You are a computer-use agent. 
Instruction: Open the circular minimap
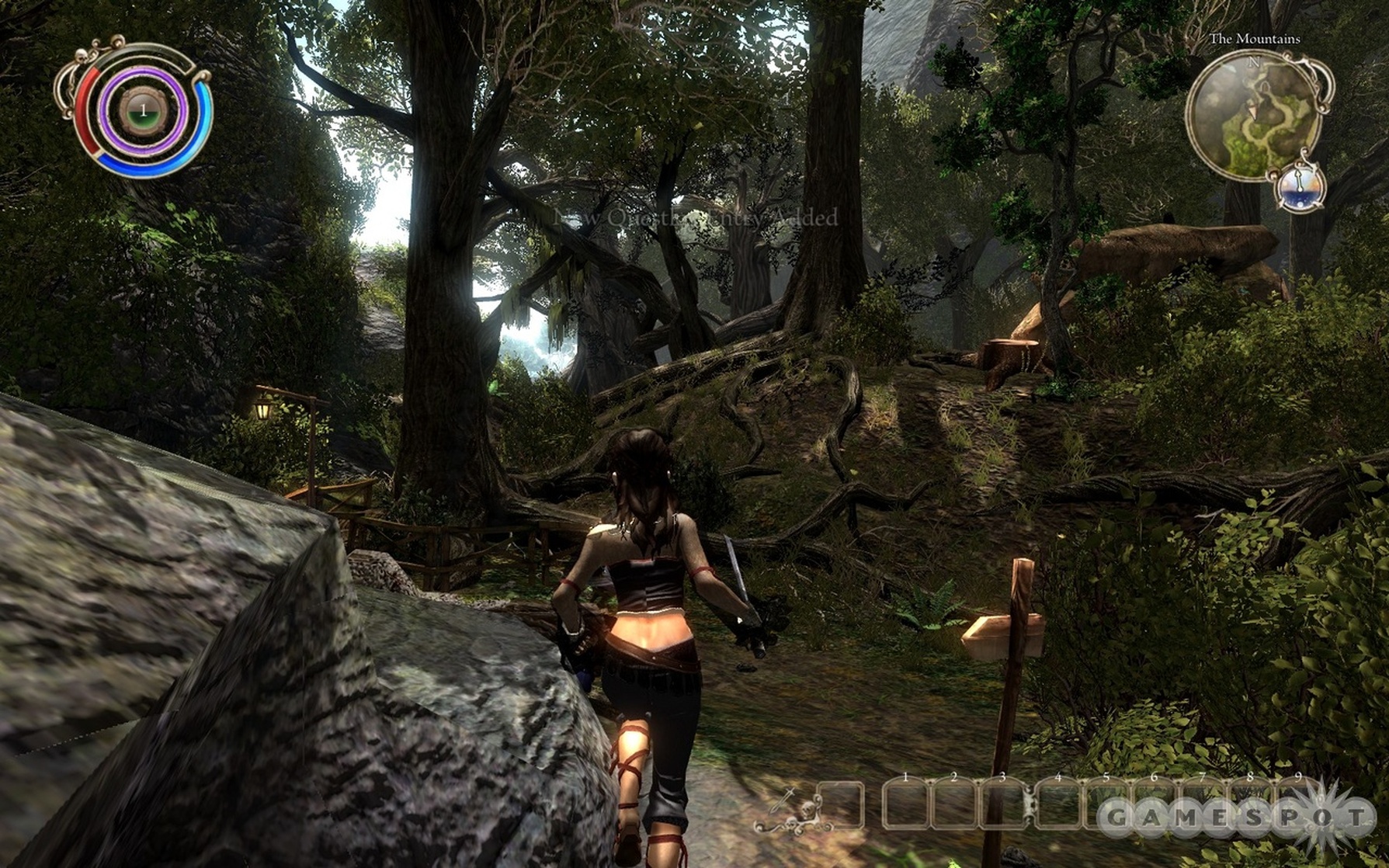[x=1253, y=115]
